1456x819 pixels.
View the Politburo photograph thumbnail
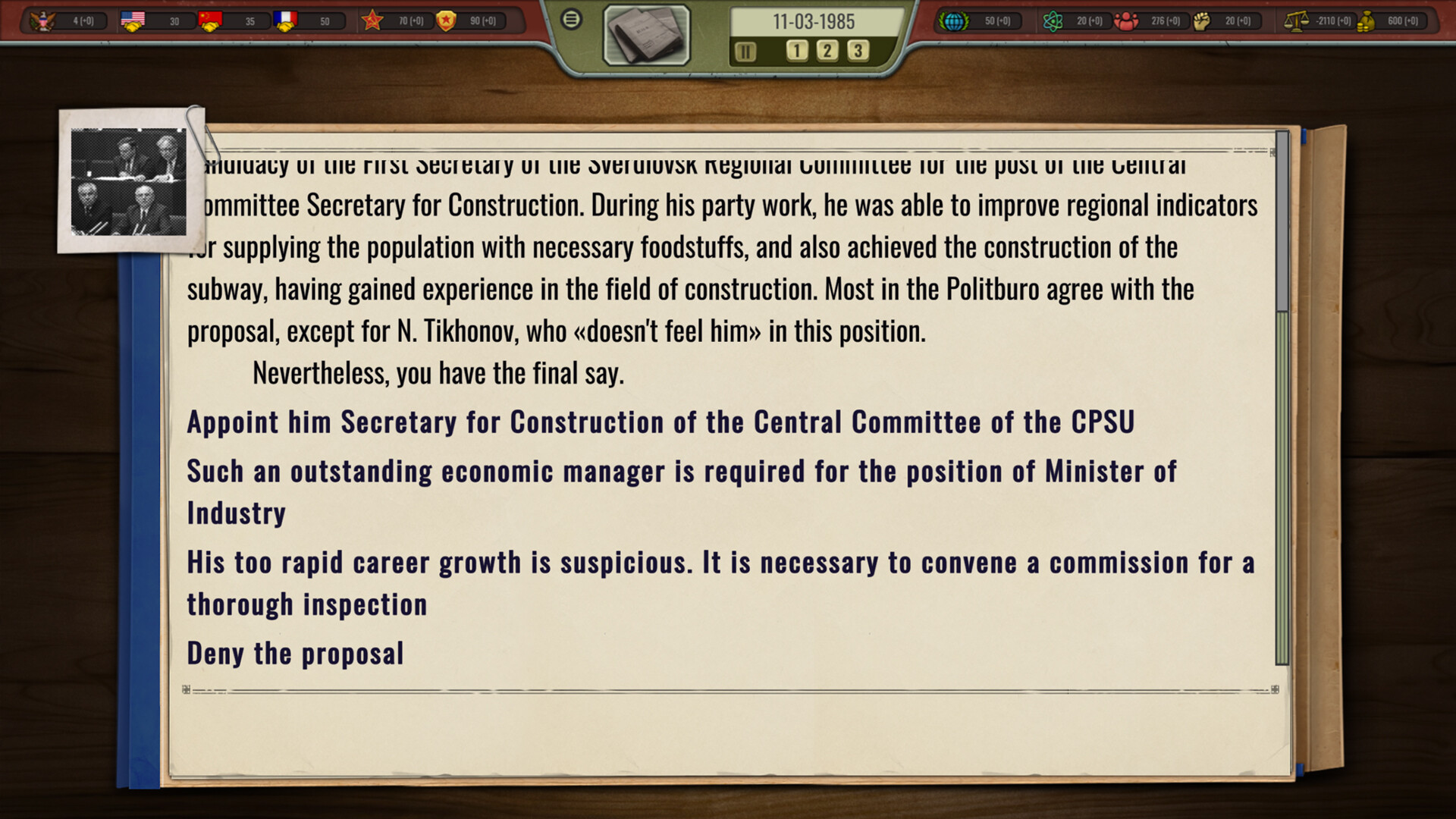pos(129,180)
